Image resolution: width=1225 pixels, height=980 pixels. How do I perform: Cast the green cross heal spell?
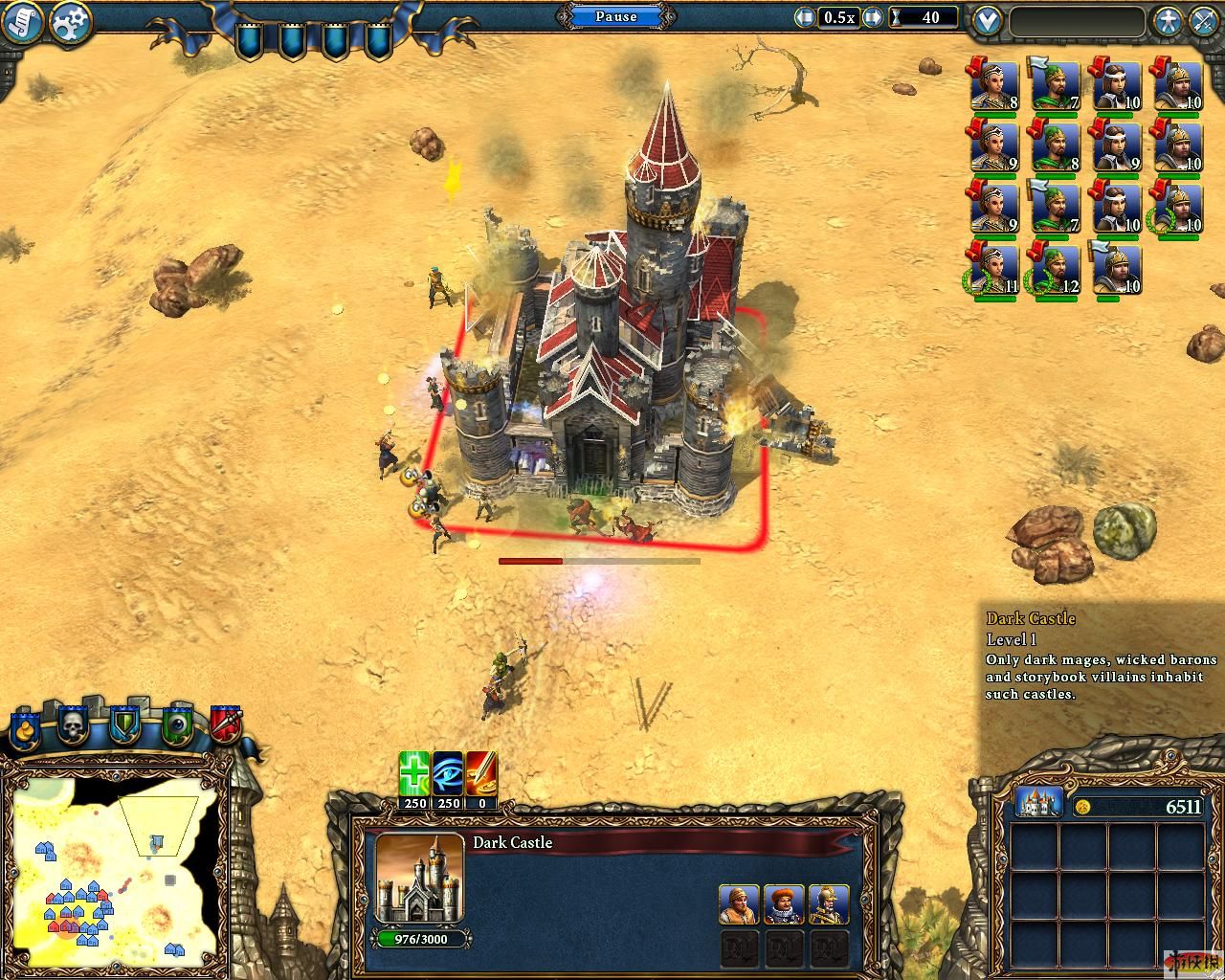[414, 773]
